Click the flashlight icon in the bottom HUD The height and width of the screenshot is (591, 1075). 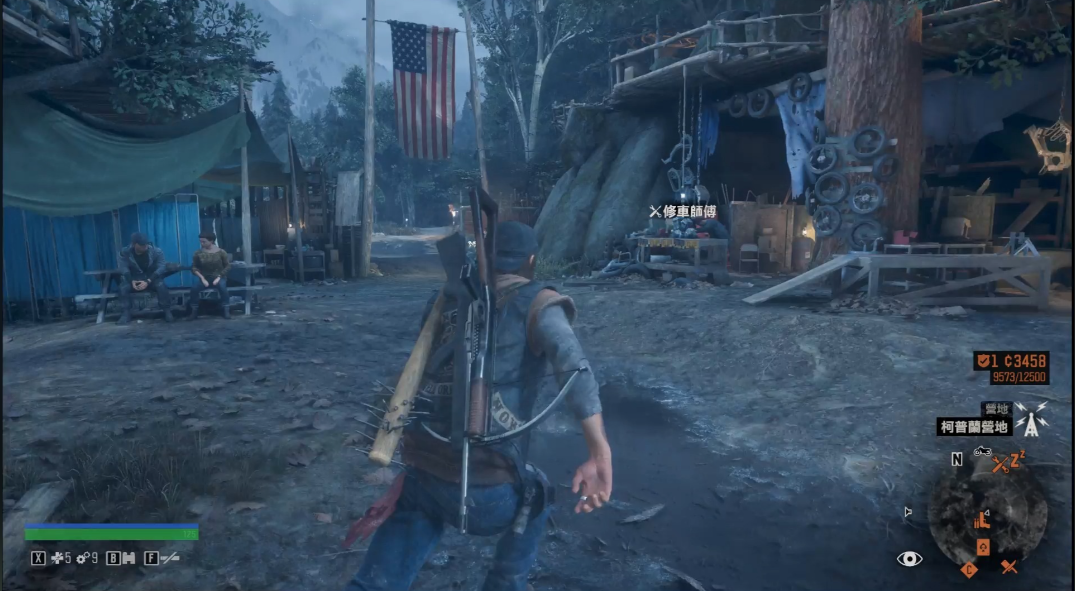click(x=169, y=558)
